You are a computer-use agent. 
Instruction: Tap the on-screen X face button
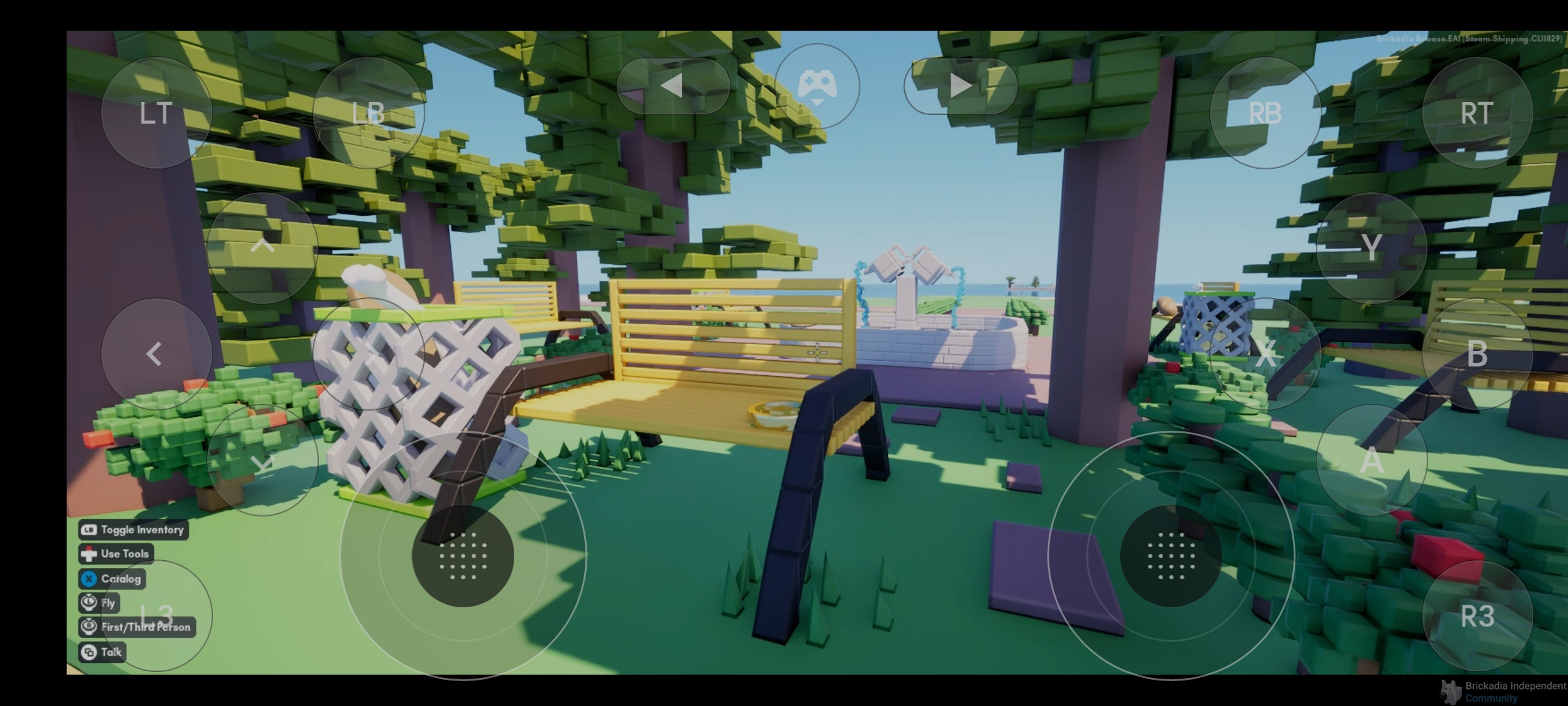coord(1265,354)
